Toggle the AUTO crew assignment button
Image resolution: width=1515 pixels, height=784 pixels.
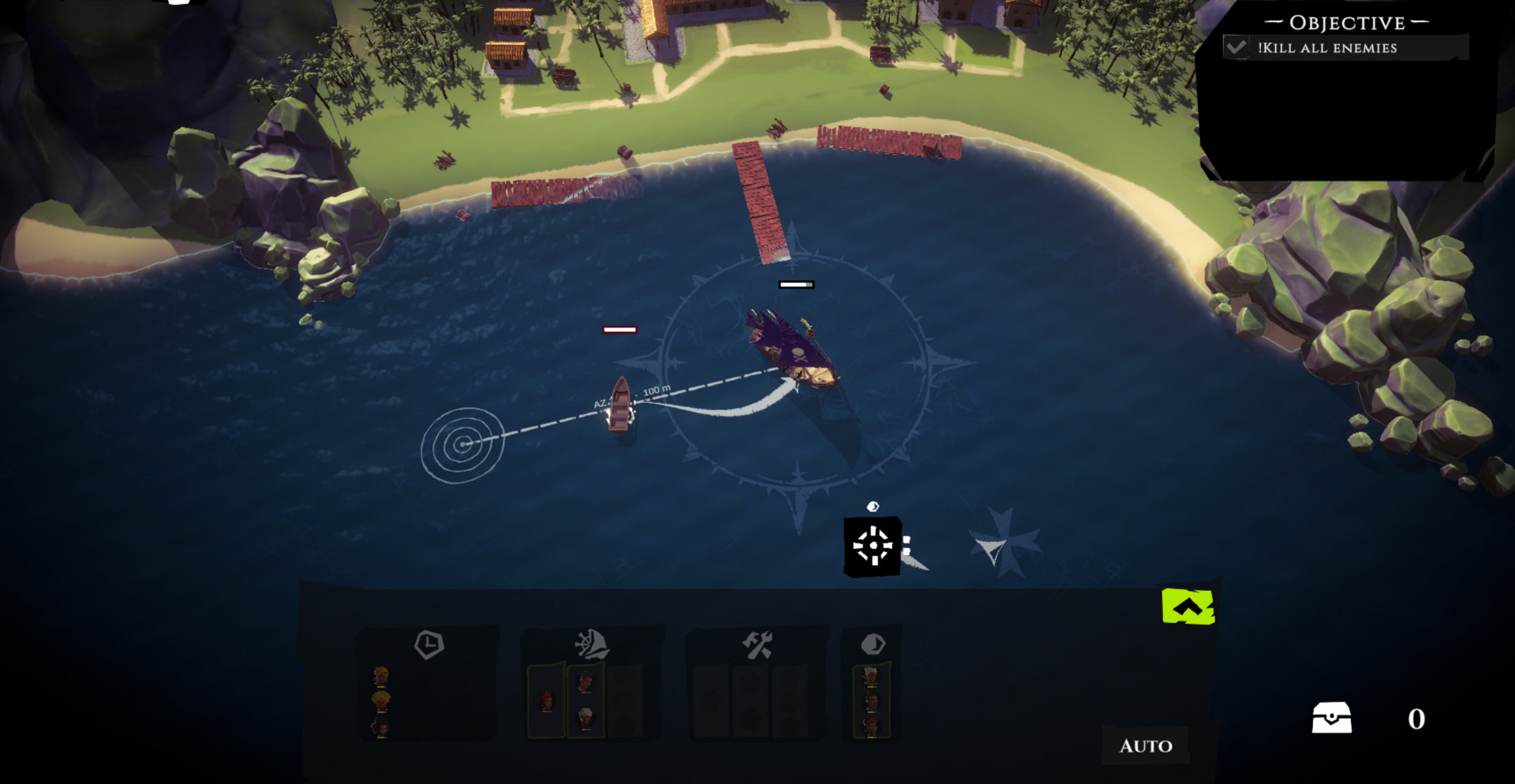1146,745
